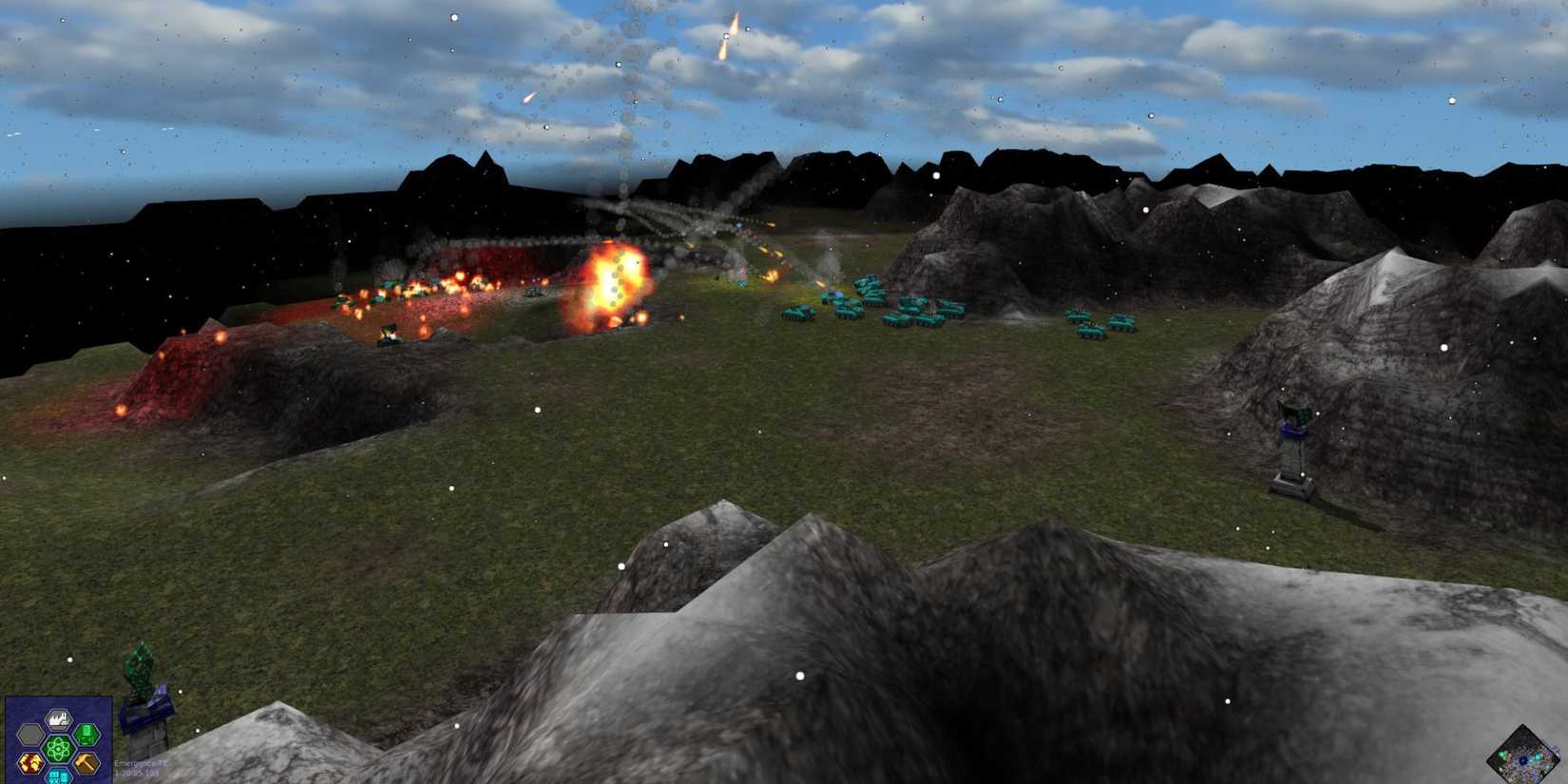Click the green power unit hex icon

point(87,735)
